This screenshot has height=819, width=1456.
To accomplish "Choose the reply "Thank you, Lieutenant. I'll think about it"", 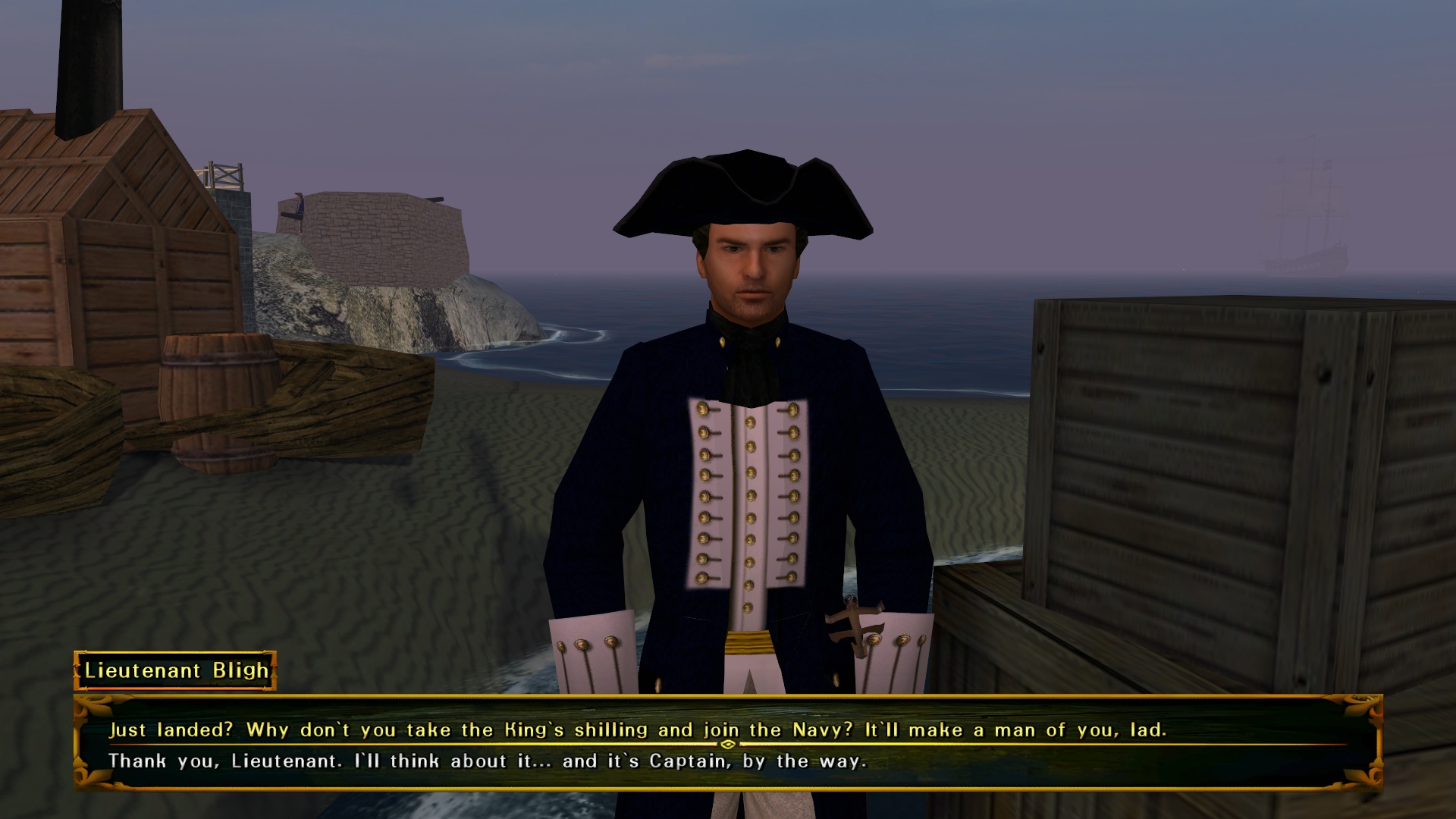I will [487, 761].
